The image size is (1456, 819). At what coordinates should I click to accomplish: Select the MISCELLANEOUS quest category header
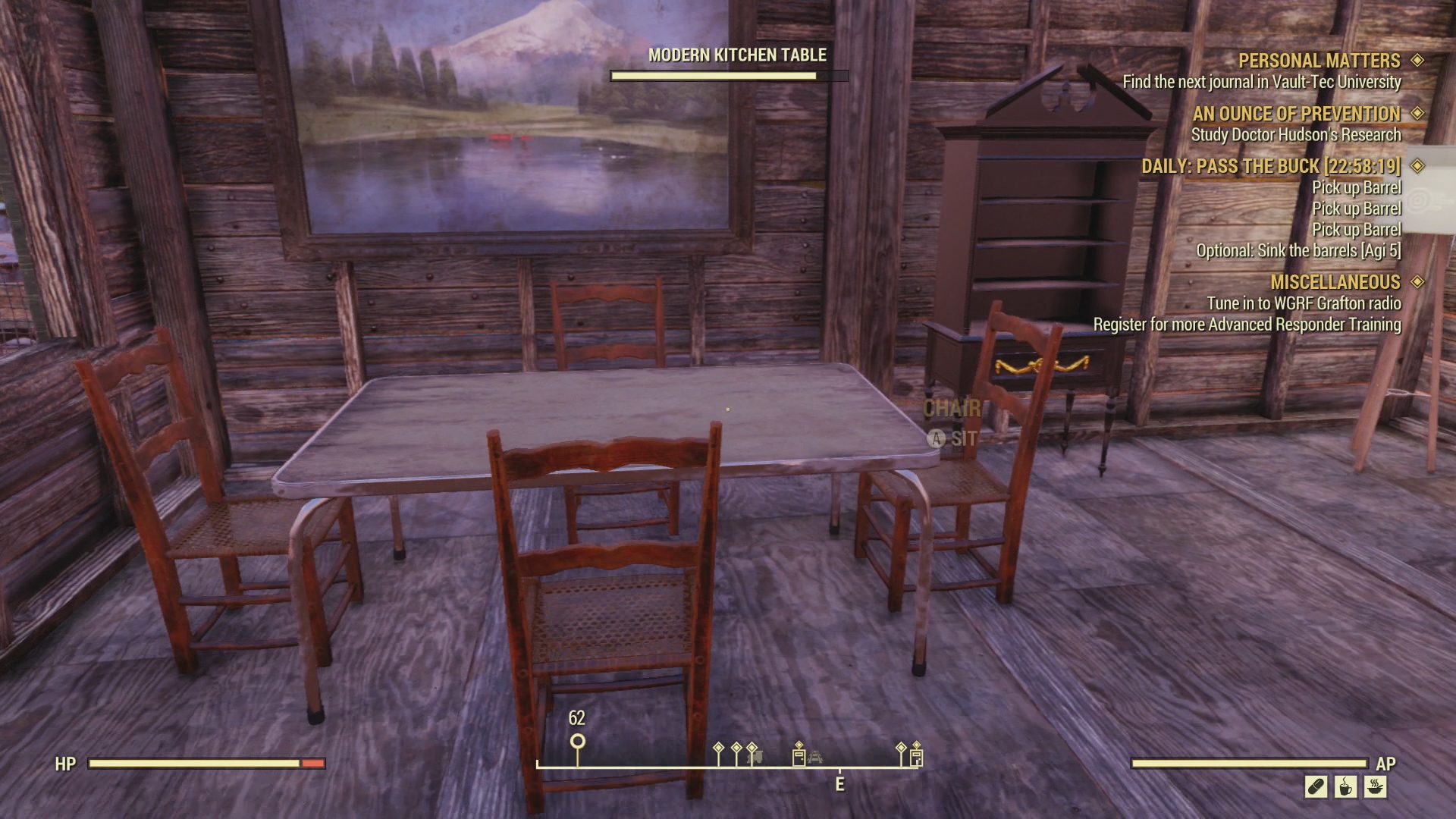pyautogui.click(x=1336, y=282)
